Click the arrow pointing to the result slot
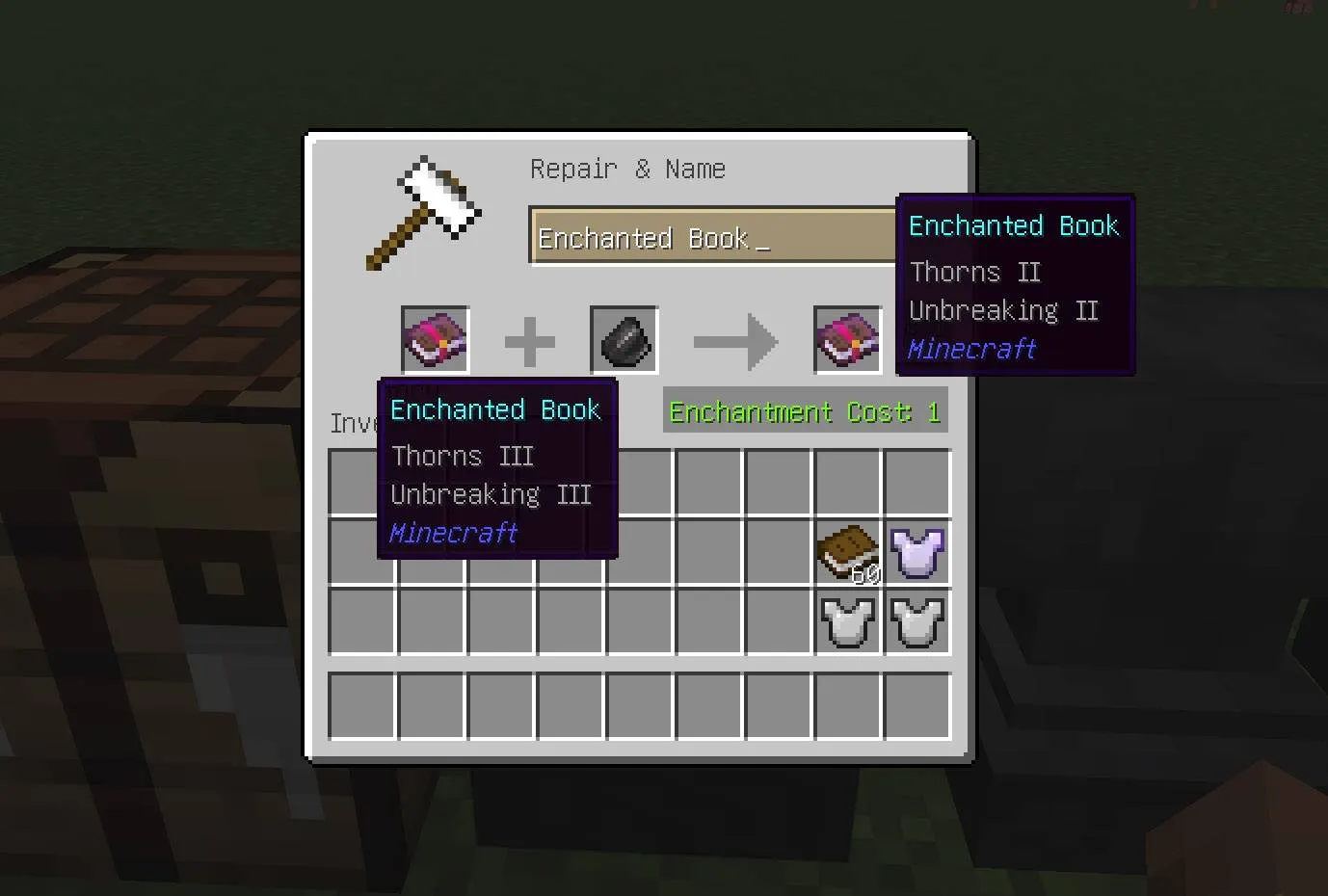Image resolution: width=1328 pixels, height=896 pixels. pos(735,339)
